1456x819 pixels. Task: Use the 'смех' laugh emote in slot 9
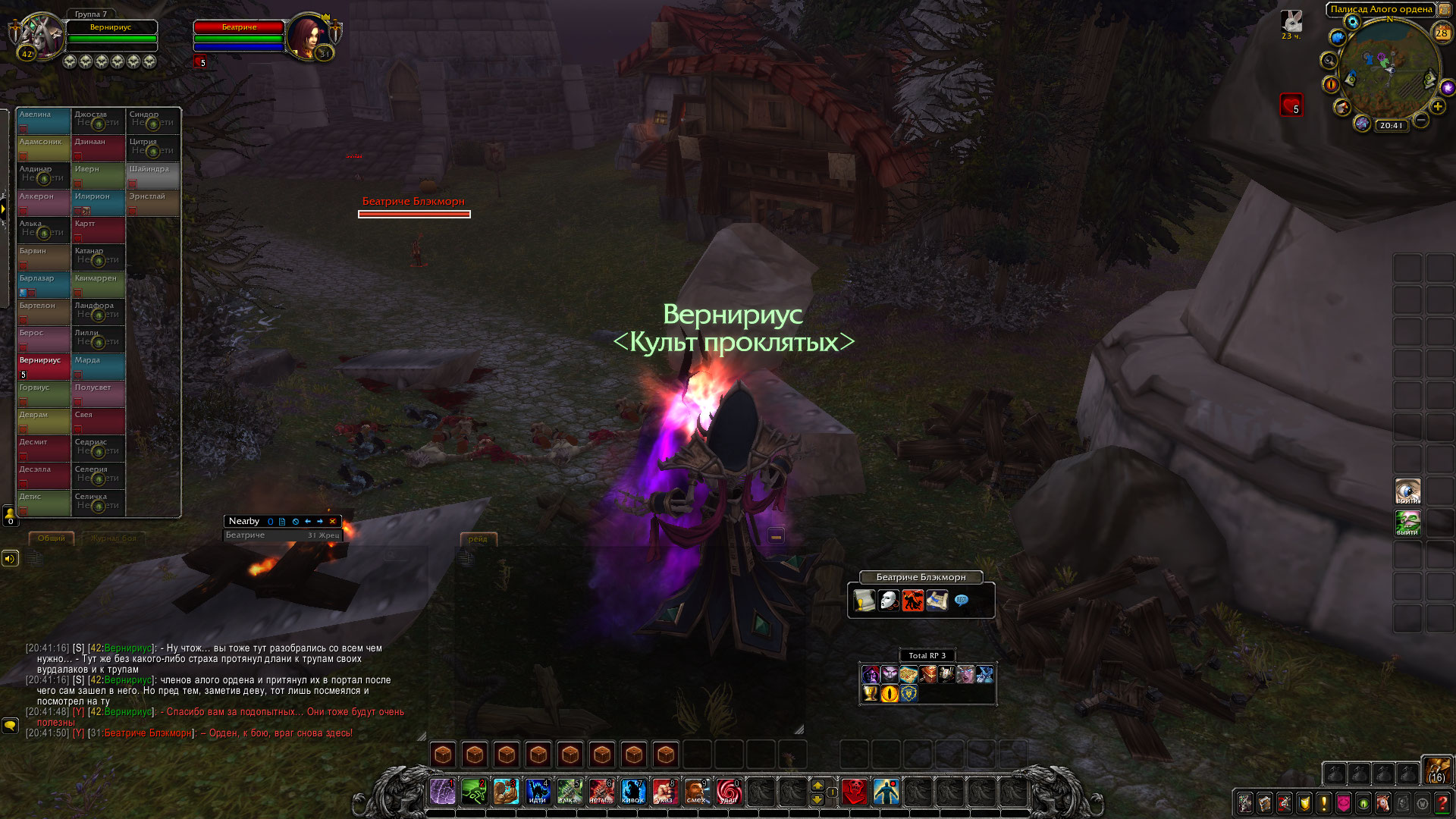tap(696, 792)
